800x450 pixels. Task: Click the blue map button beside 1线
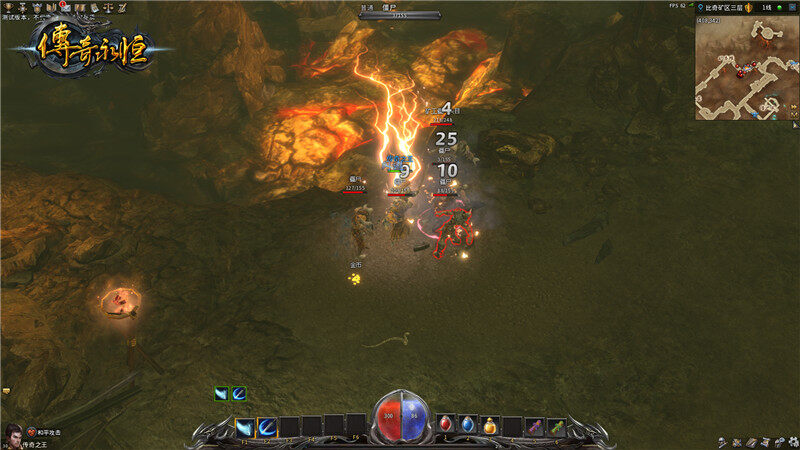[790, 6]
